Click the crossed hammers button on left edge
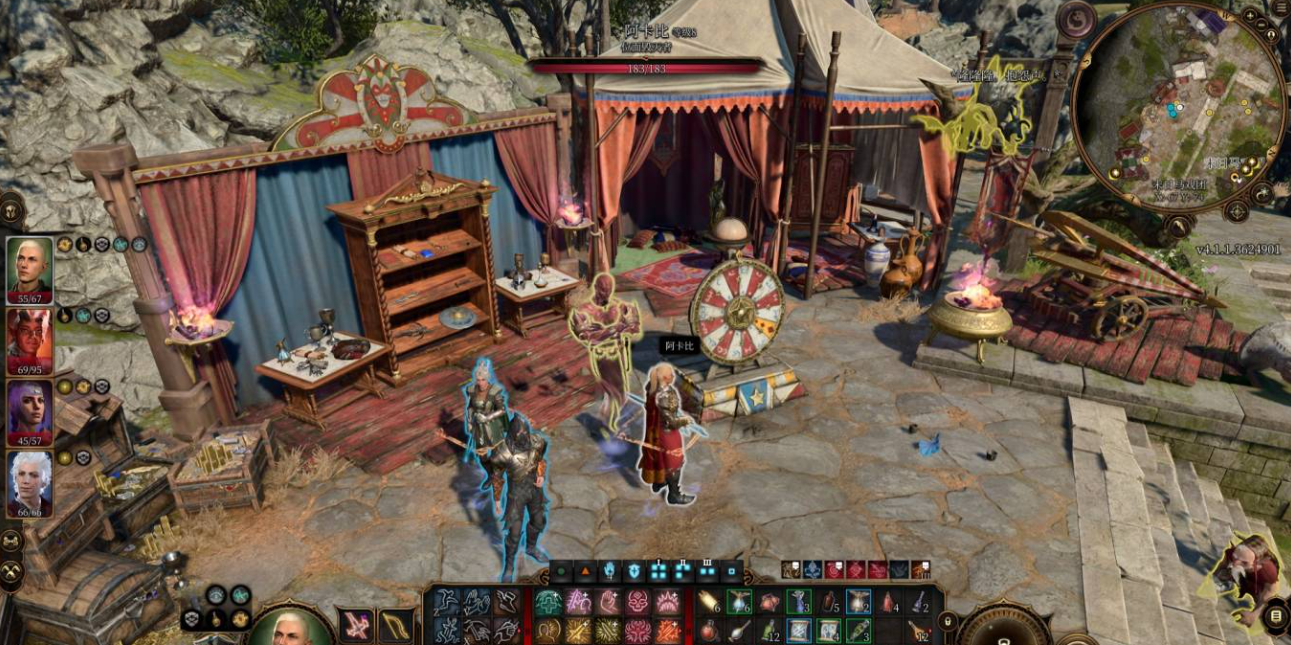Image resolution: width=1291 pixels, height=645 pixels. coord(11,571)
